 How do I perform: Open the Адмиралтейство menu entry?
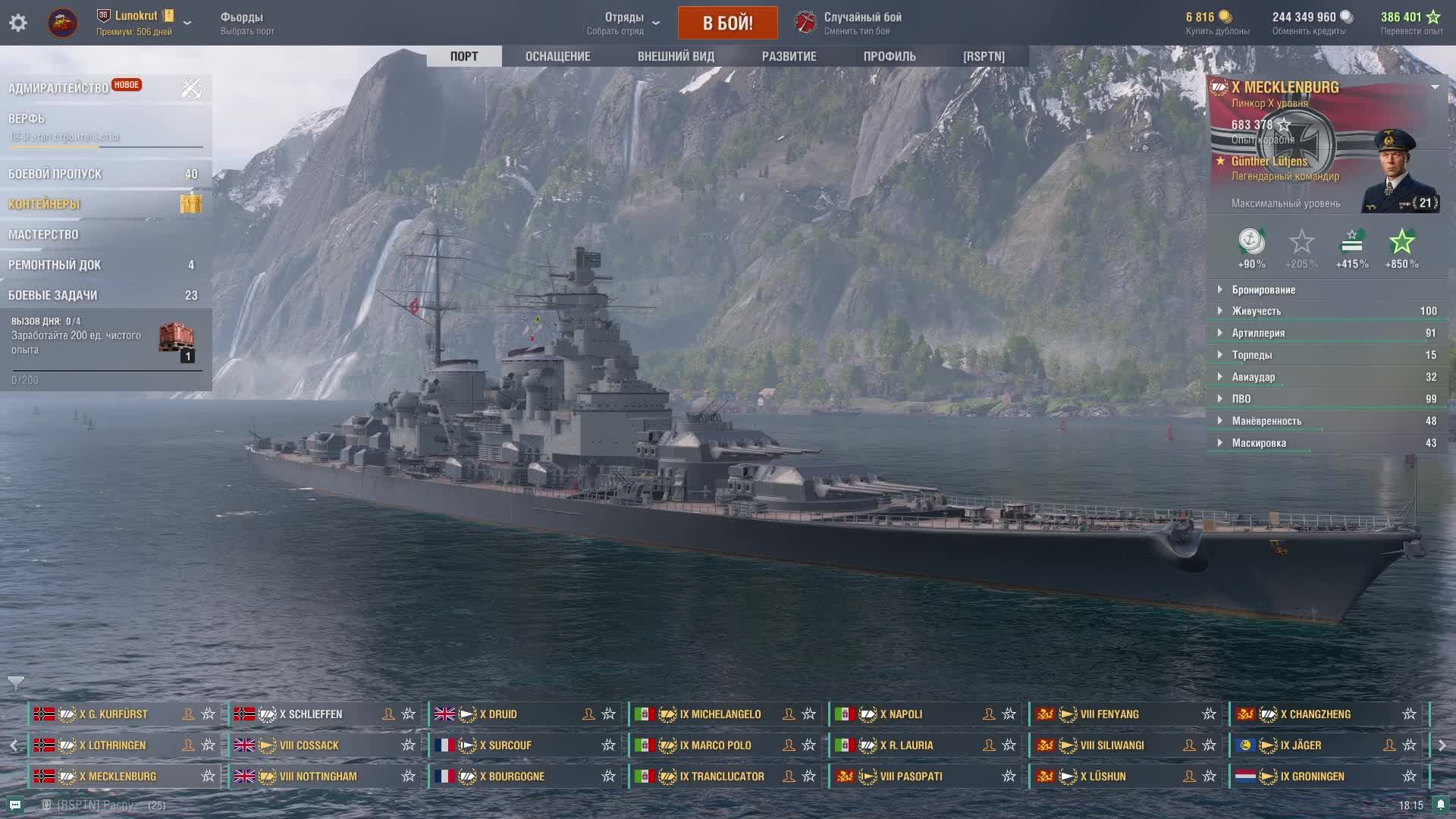tap(58, 88)
